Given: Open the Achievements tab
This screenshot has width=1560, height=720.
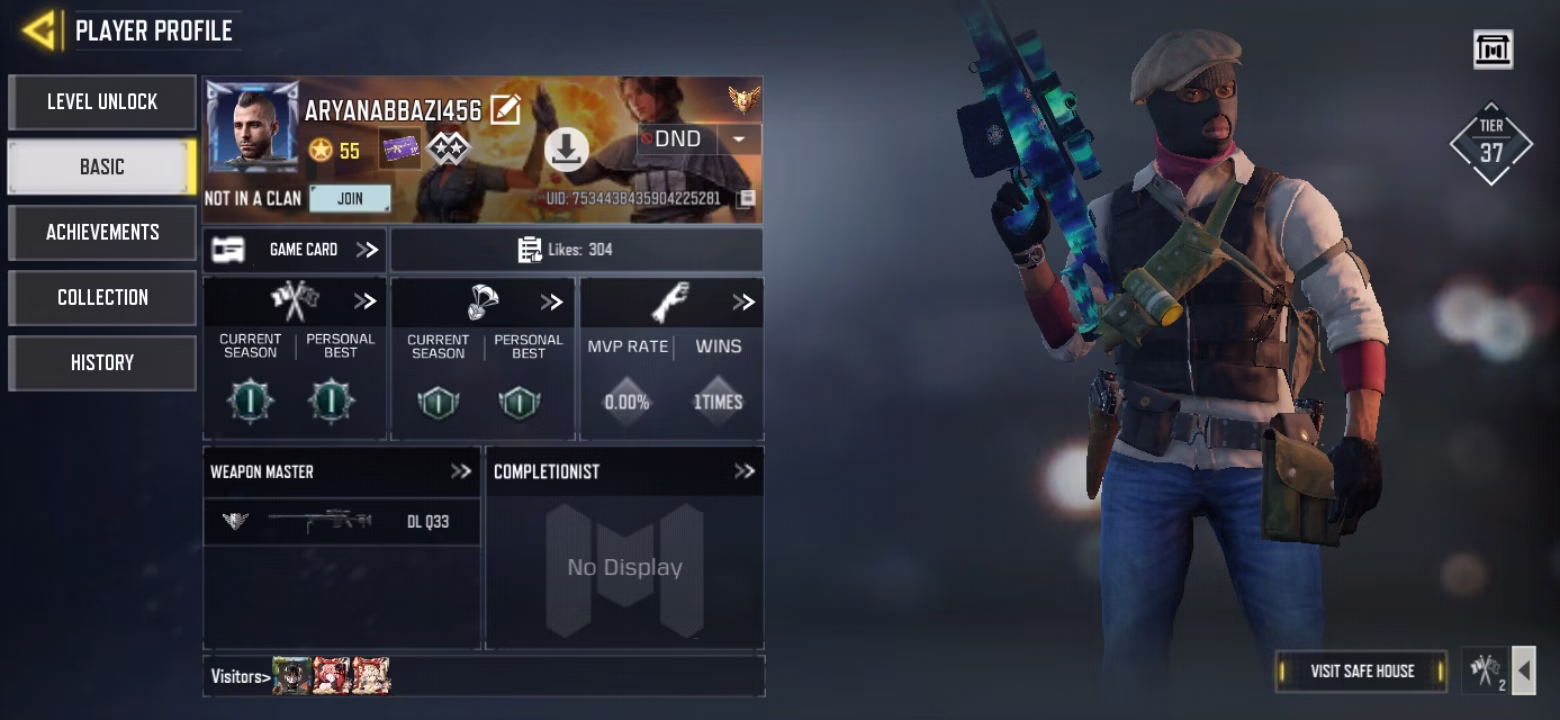Looking at the screenshot, I should [x=102, y=232].
